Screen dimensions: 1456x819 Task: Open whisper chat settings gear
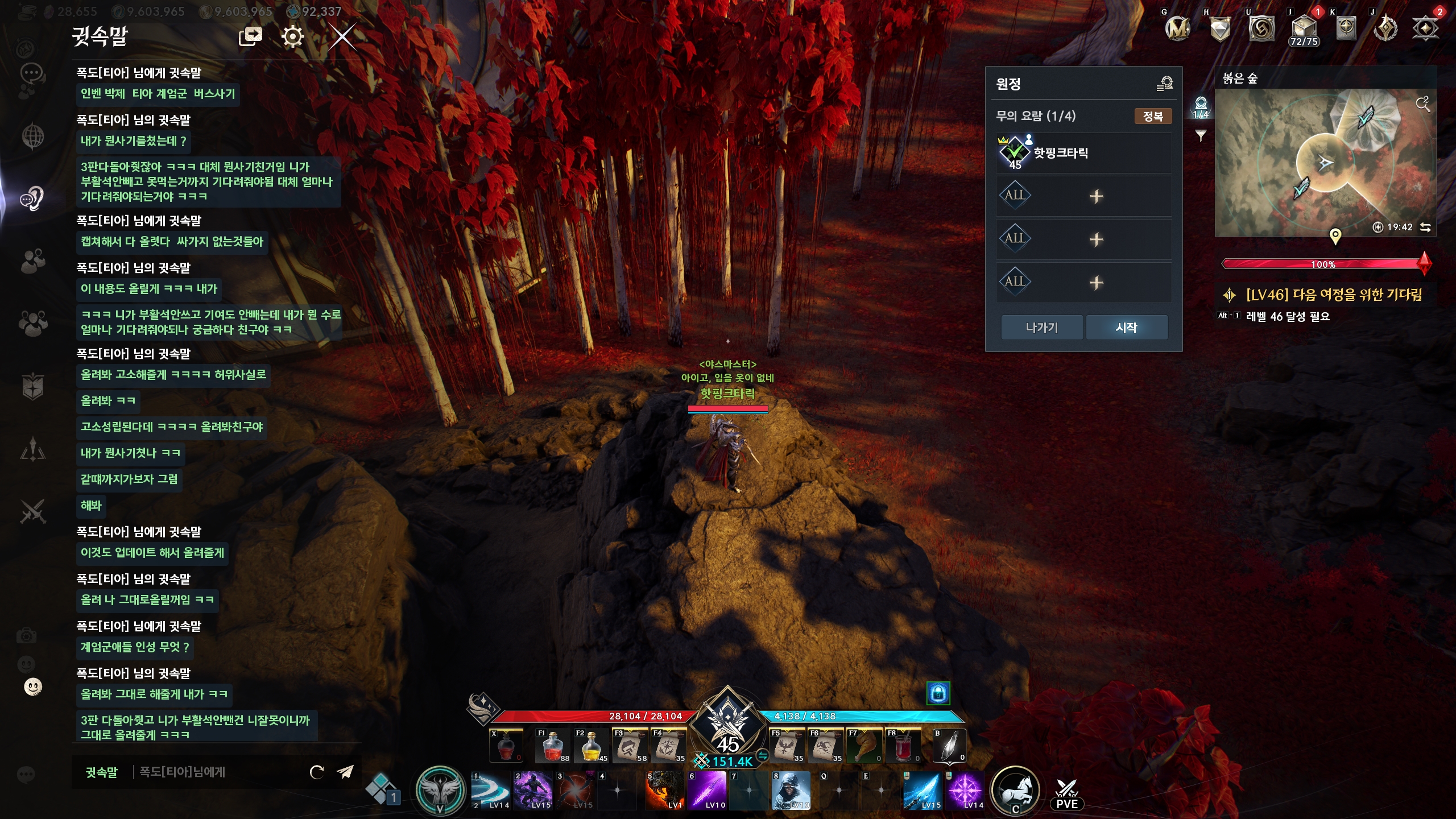[293, 38]
